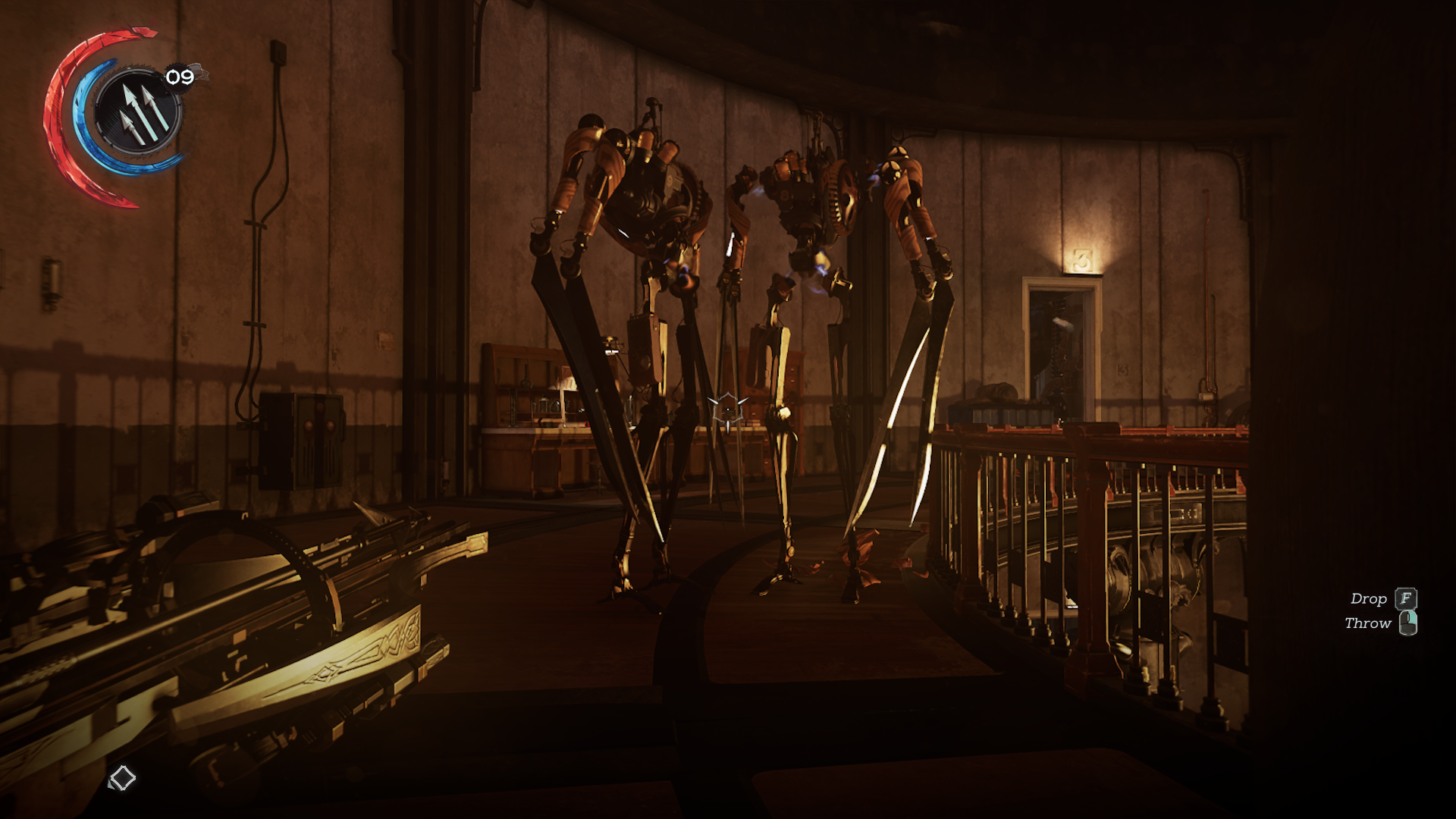Click the small diamond indicator icon
The height and width of the screenshot is (819, 1456).
coord(122,778)
